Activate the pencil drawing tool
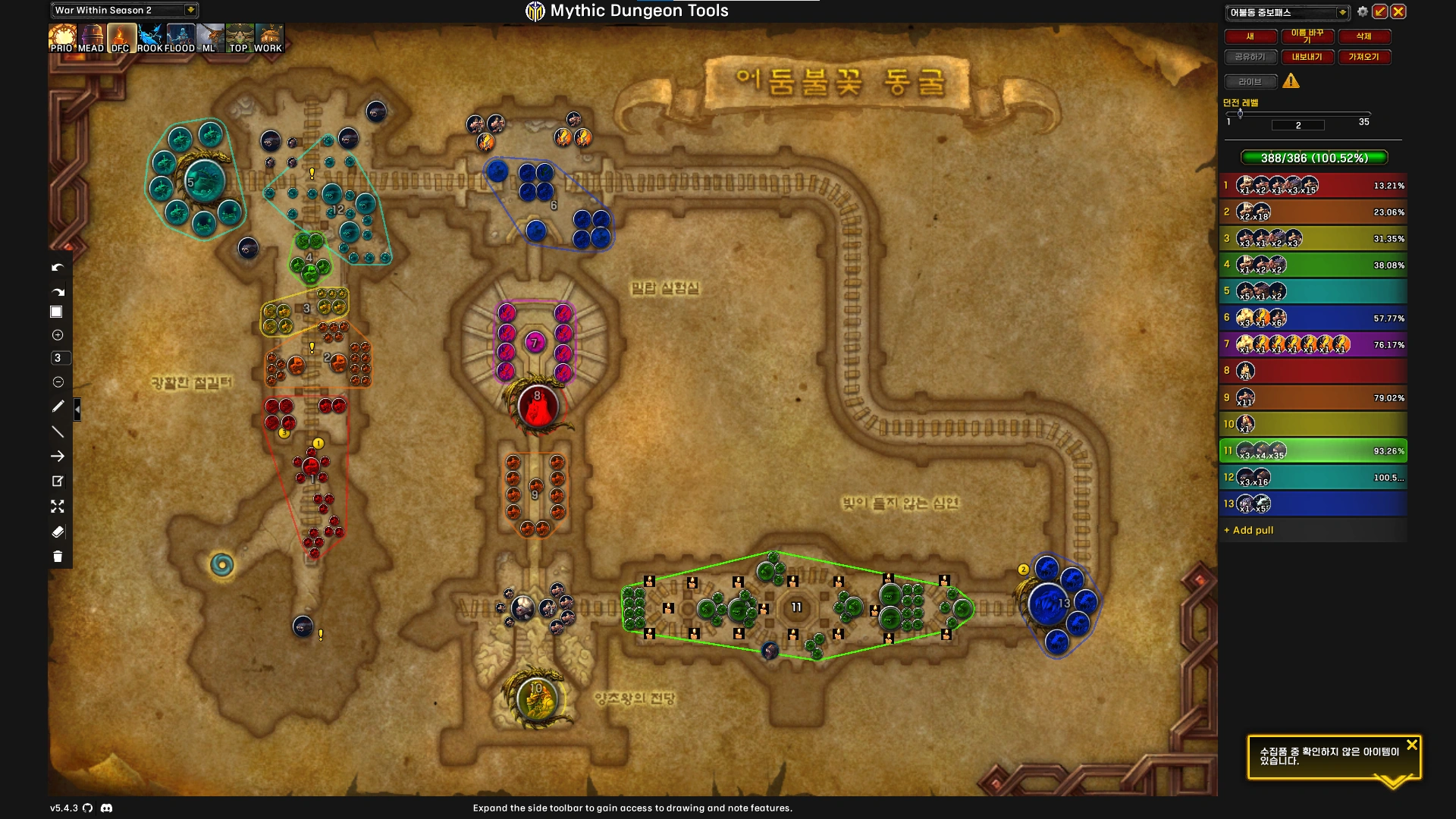The width and height of the screenshot is (1456, 819). coord(58,406)
